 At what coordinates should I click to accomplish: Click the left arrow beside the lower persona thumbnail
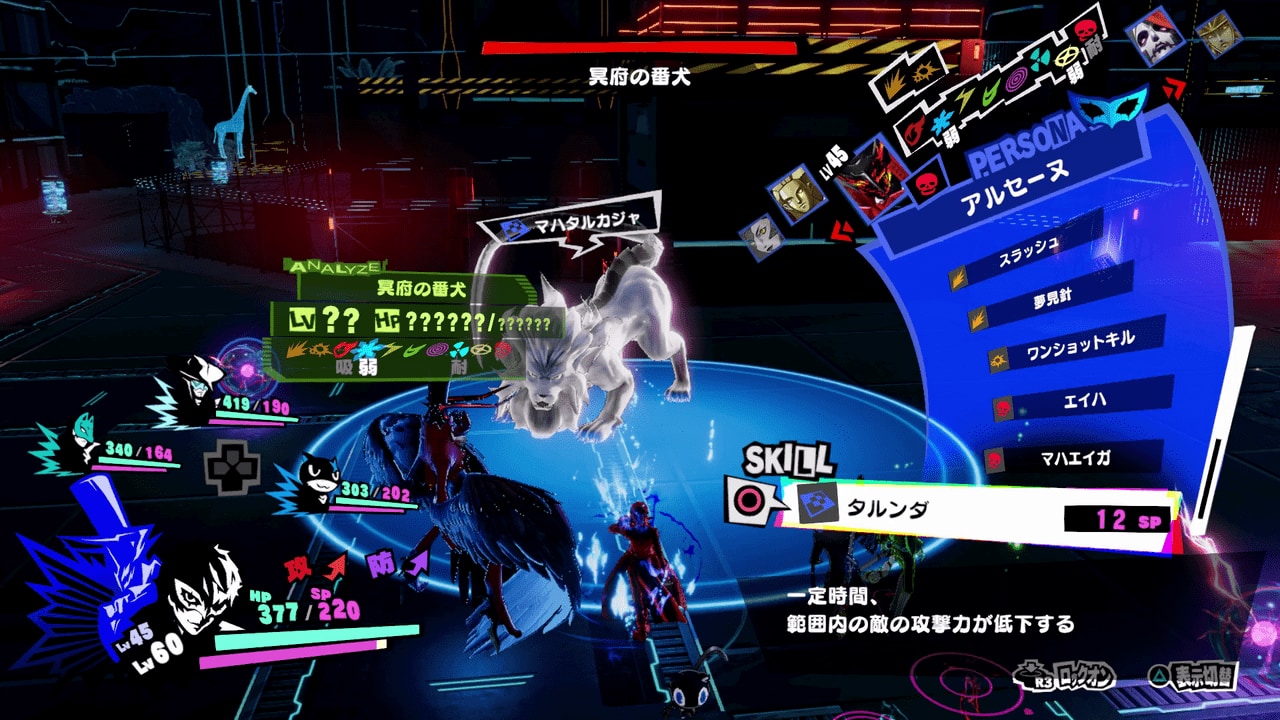pos(840,232)
